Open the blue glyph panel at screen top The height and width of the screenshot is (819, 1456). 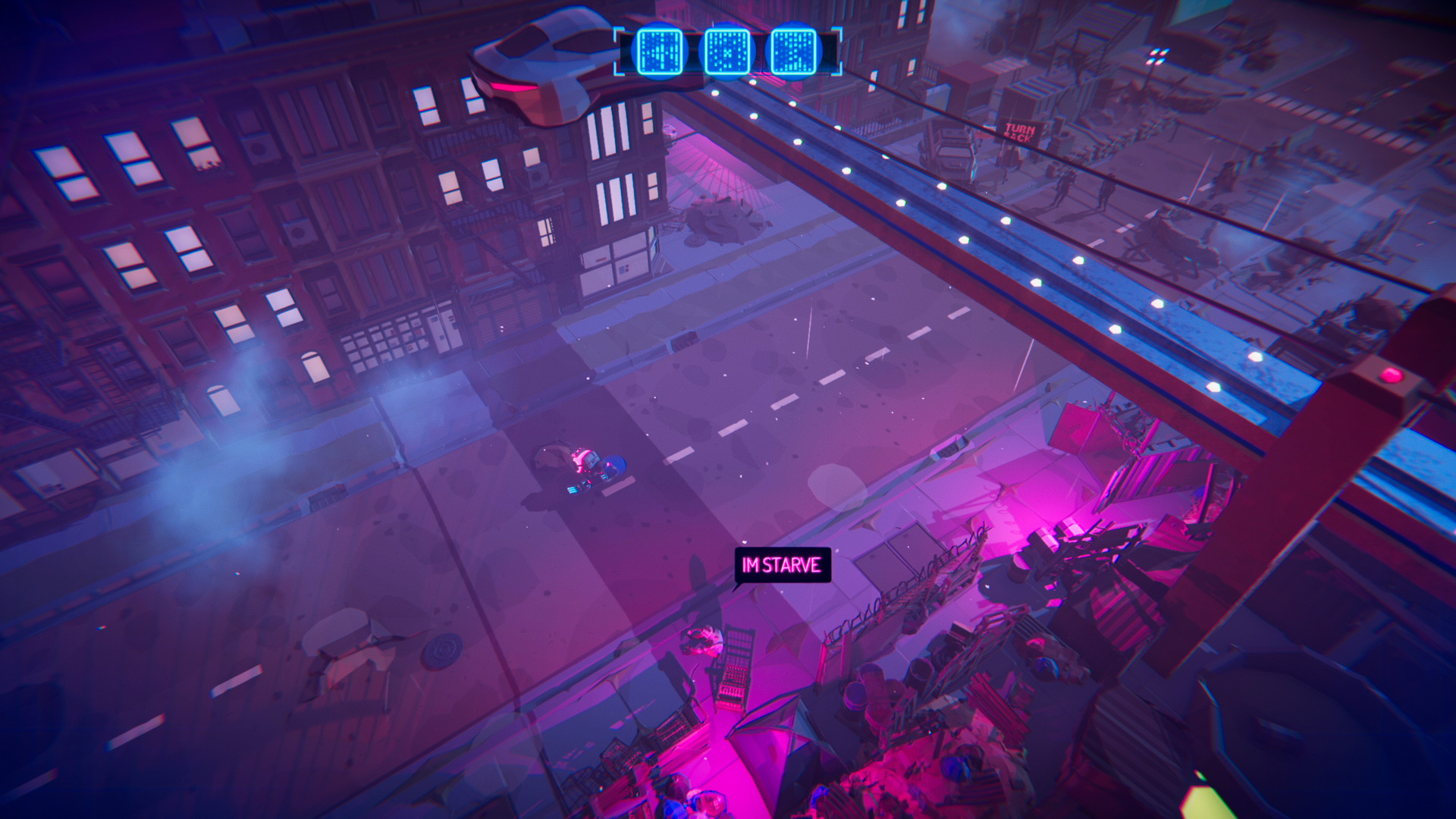[726, 52]
